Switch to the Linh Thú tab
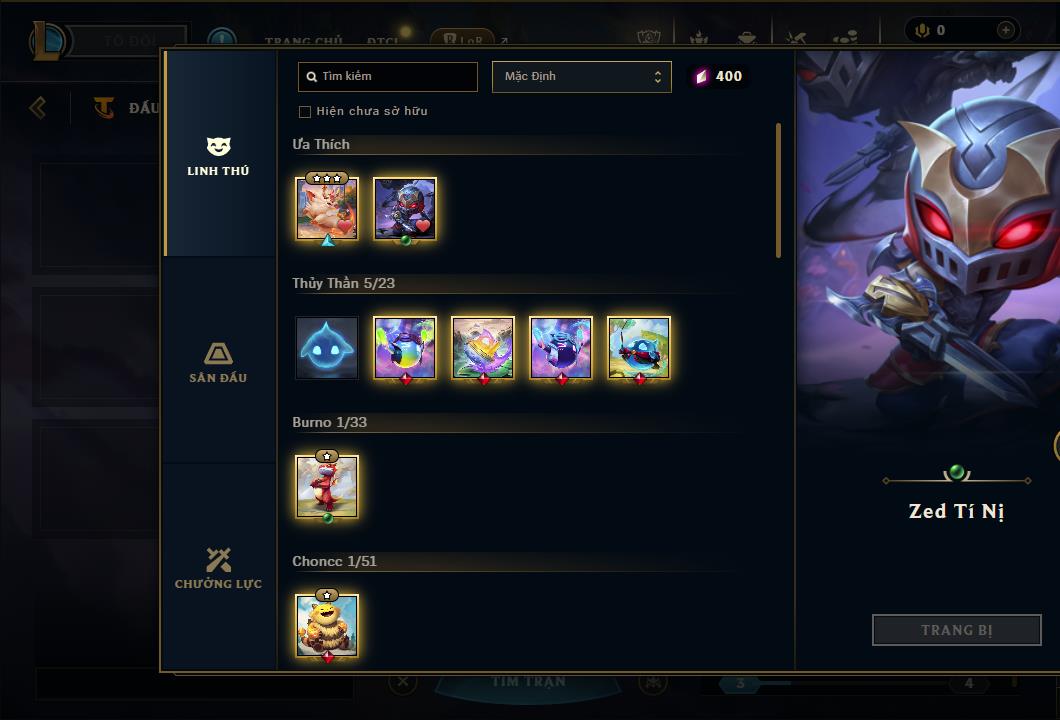Viewport: 1060px width, 720px height. [x=218, y=155]
